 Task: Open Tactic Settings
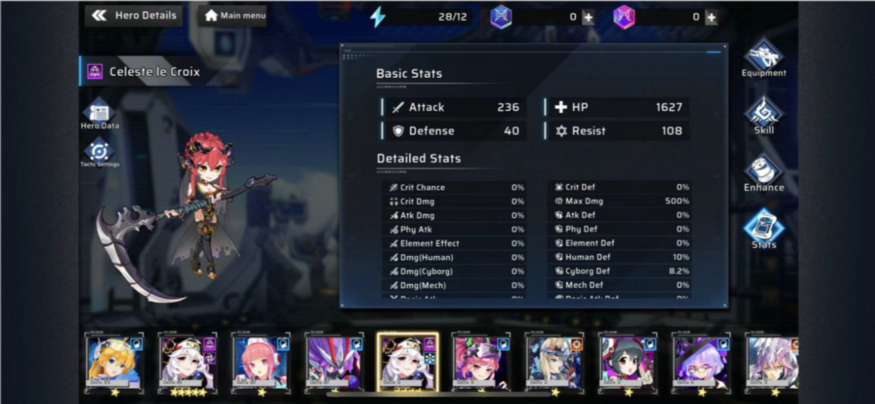click(x=99, y=153)
